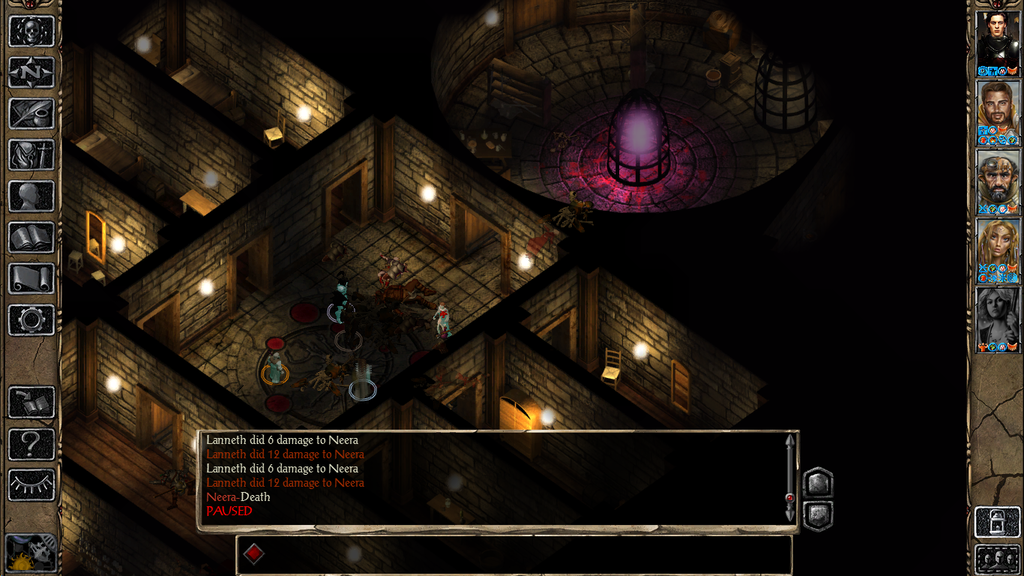Open the inventory screen icon
The height and width of the screenshot is (576, 1024).
pyautogui.click(x=31, y=155)
